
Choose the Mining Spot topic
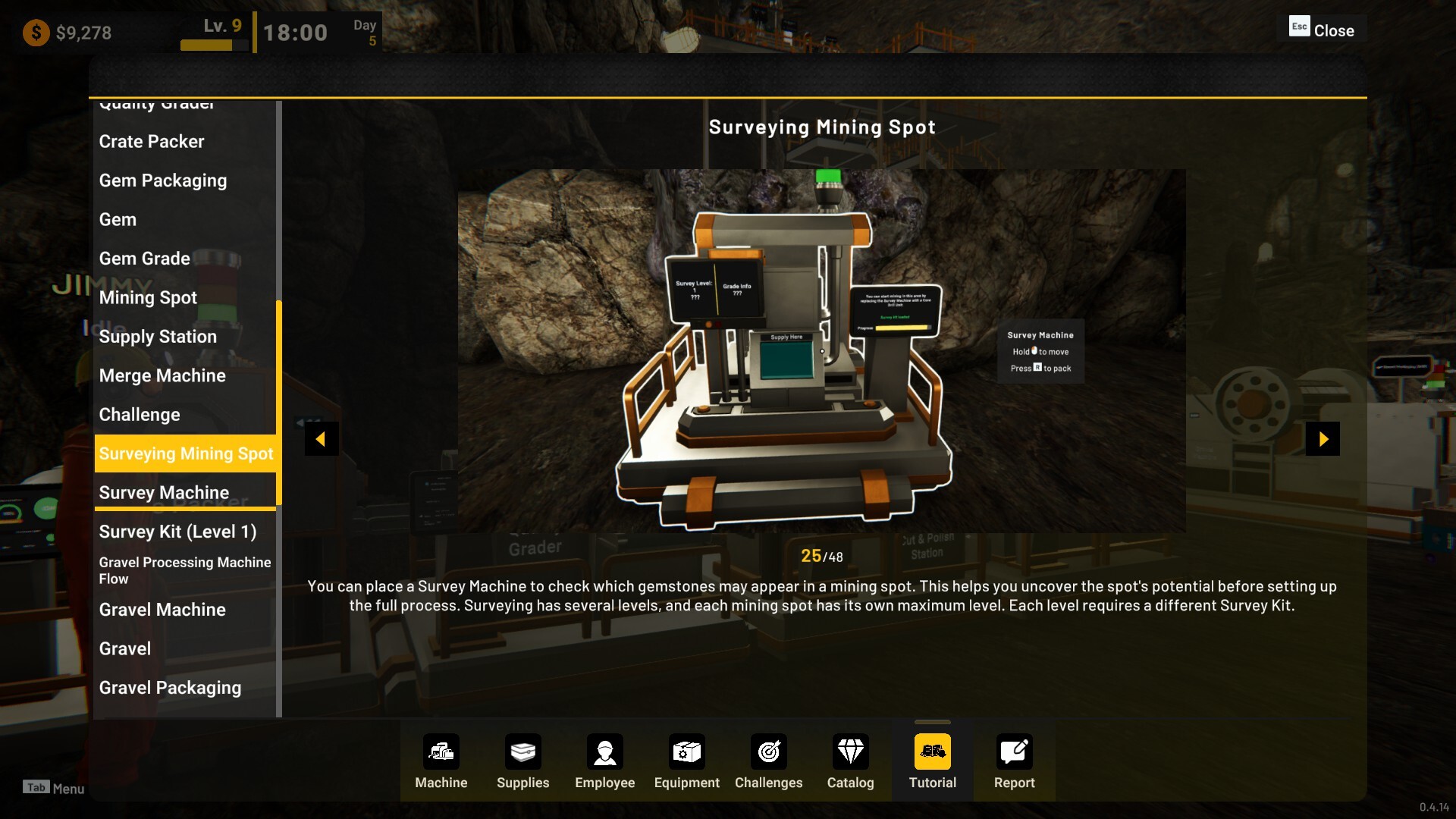(148, 297)
